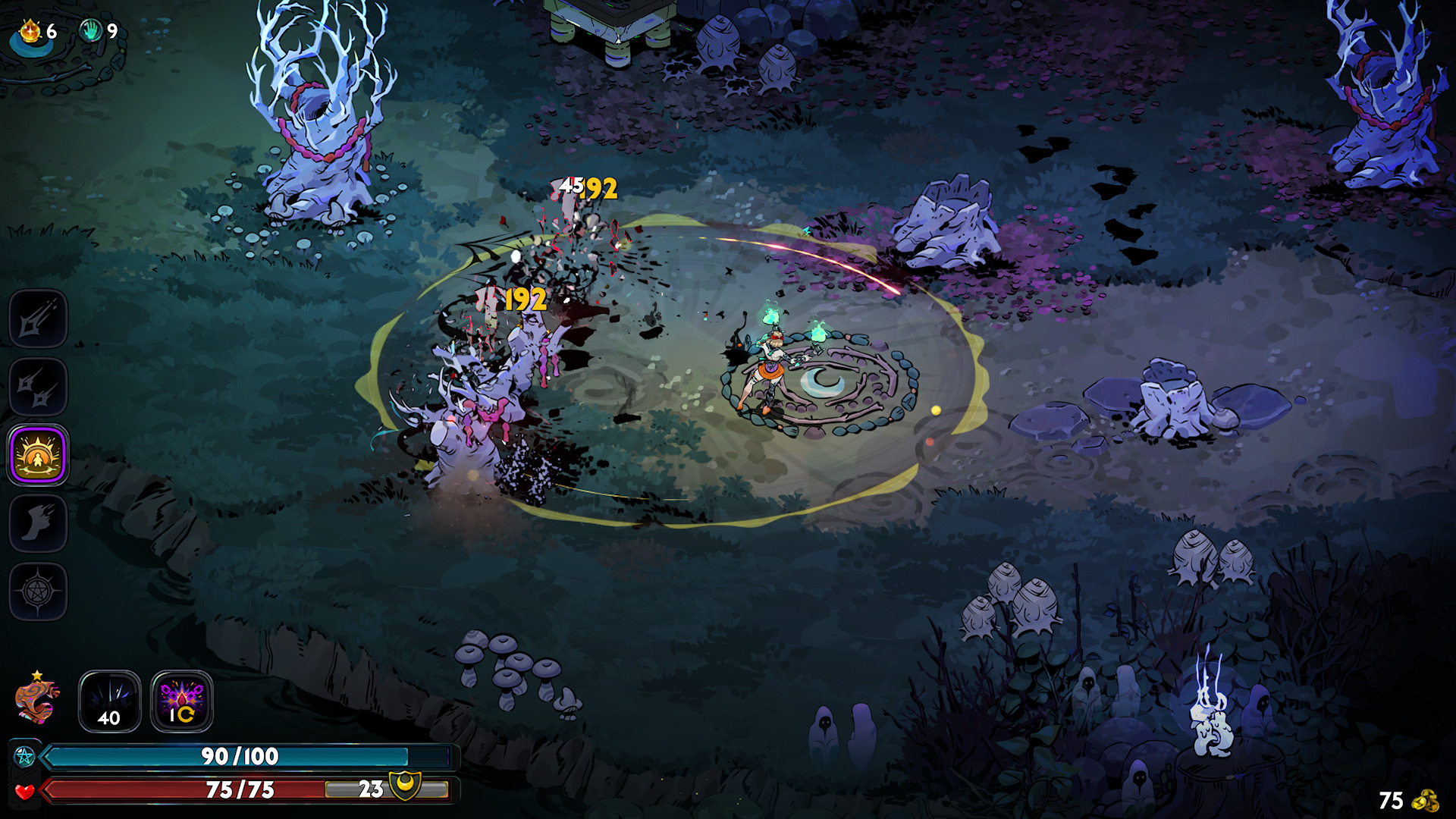1456x819 pixels.
Task: Open the purple chained-flame trait icon
Action: (x=182, y=701)
